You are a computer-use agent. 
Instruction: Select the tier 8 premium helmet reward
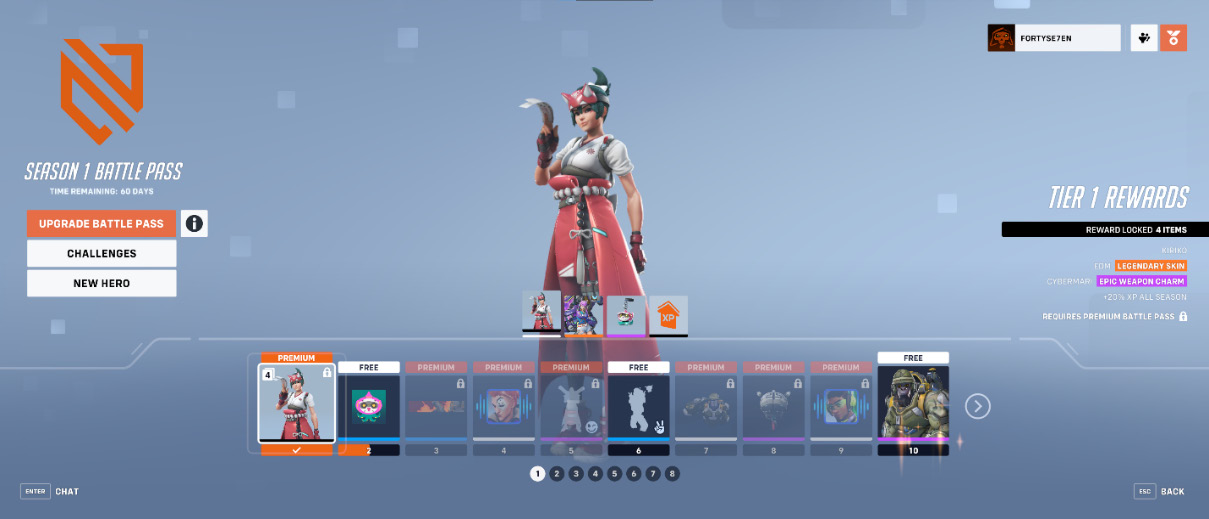(x=773, y=406)
